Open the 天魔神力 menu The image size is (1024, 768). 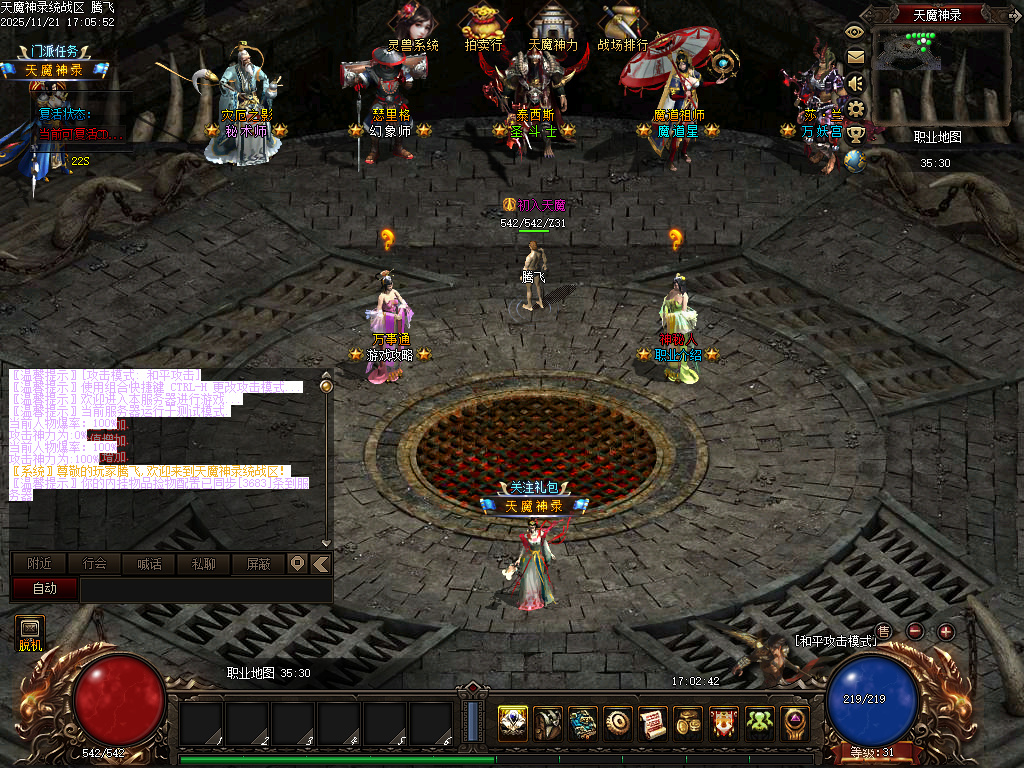click(x=552, y=26)
